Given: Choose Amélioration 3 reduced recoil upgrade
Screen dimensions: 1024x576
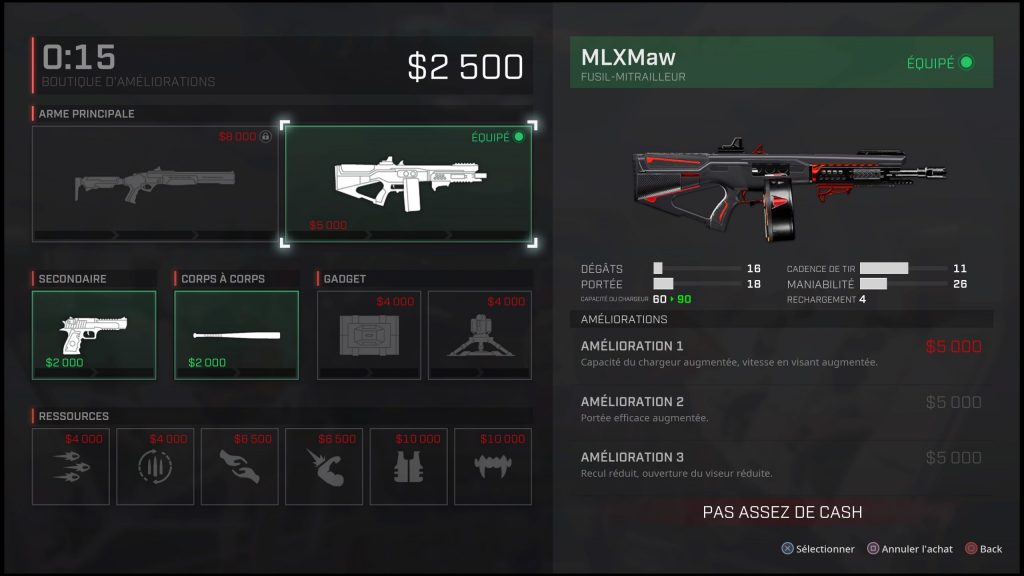Looking at the screenshot, I should (x=781, y=464).
